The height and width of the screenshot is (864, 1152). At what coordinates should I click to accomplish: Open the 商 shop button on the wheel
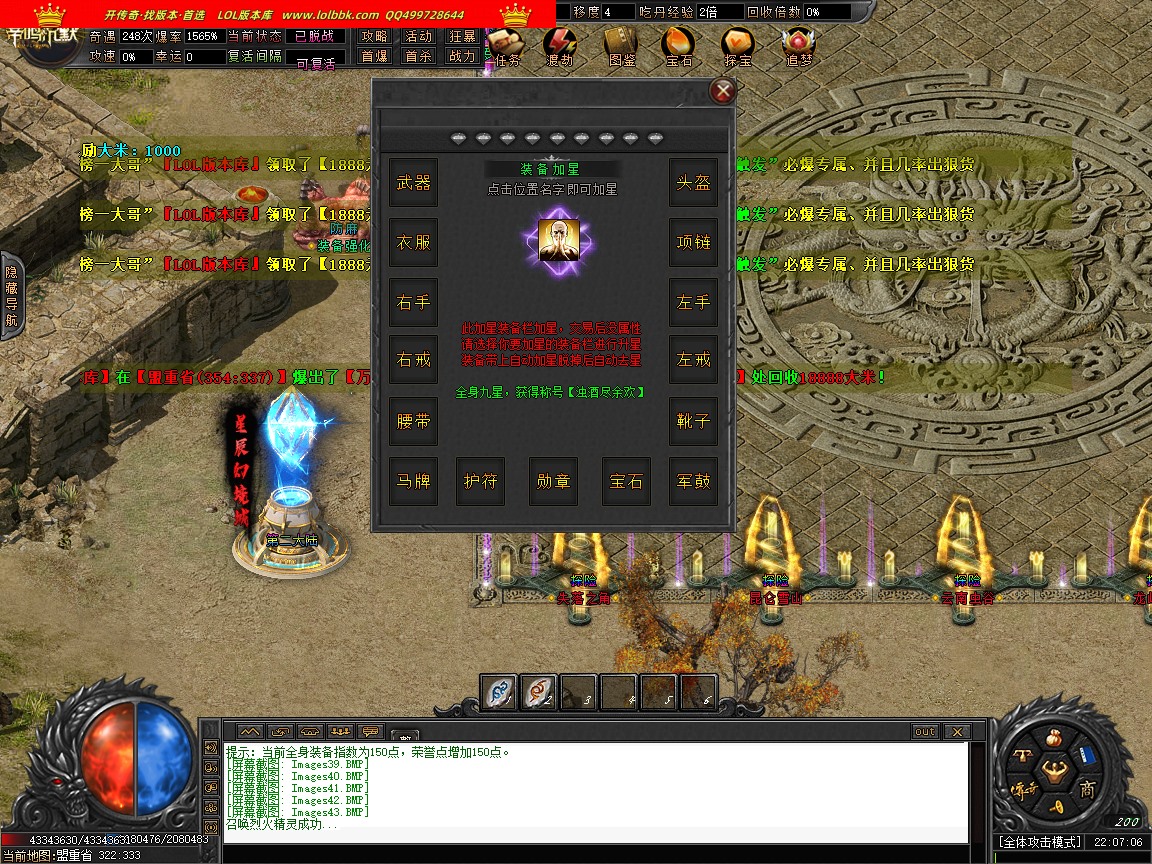(x=1087, y=790)
